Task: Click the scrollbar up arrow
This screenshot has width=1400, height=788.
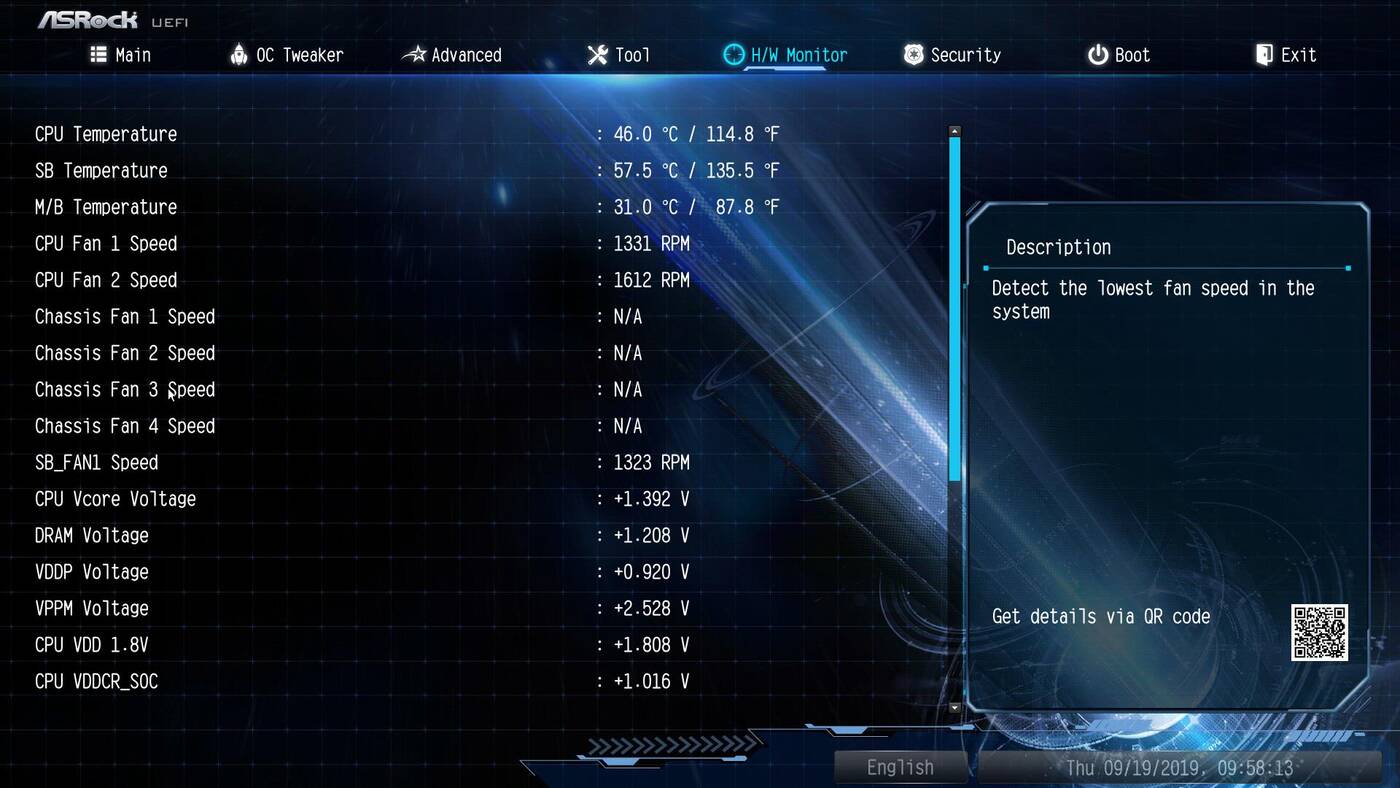Action: pos(954,131)
